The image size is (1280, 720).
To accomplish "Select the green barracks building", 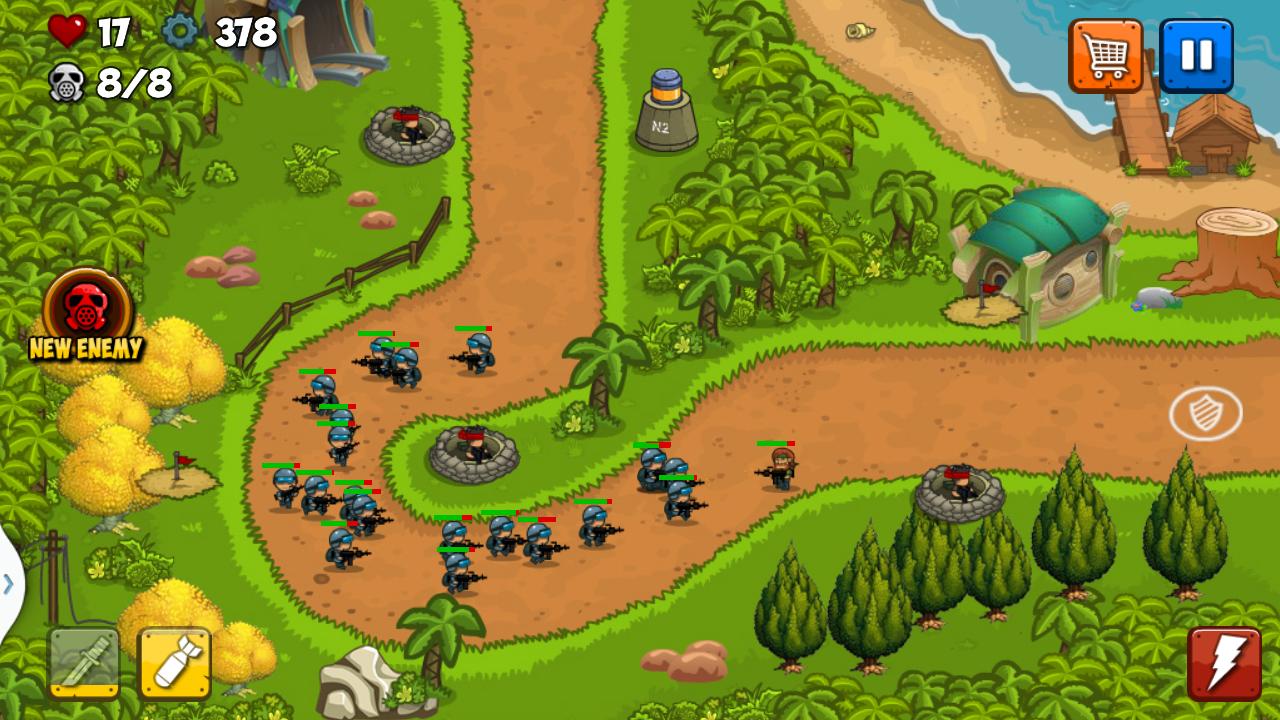I will pyautogui.click(x=1040, y=250).
